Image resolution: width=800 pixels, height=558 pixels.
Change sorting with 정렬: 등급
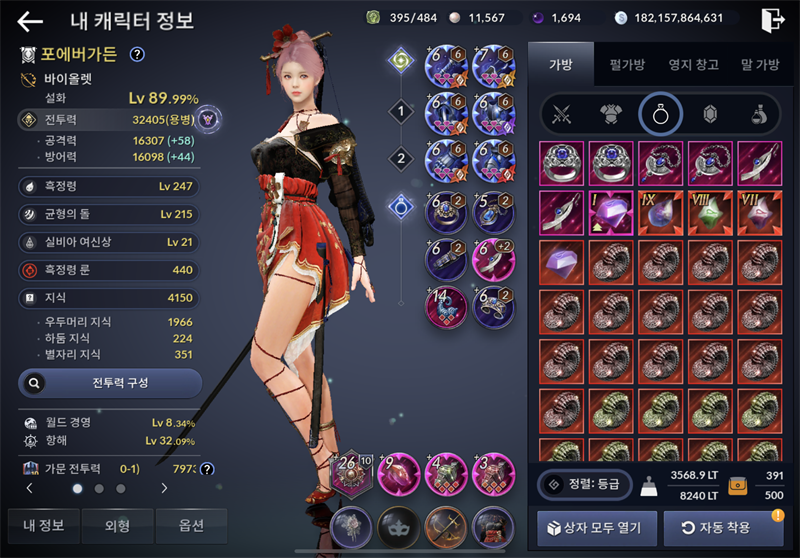[585, 485]
